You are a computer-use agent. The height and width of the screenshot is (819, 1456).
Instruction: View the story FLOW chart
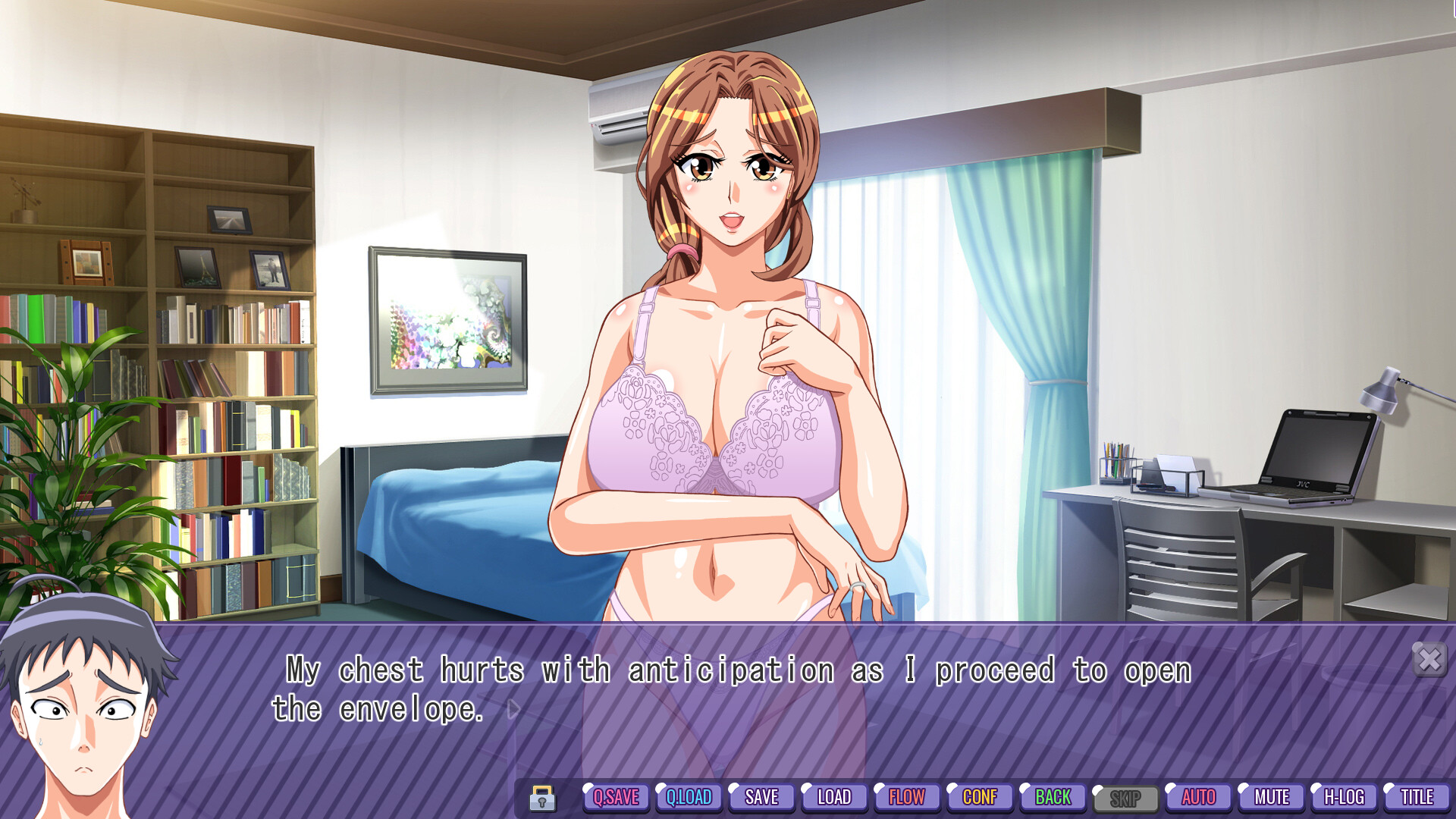907,797
